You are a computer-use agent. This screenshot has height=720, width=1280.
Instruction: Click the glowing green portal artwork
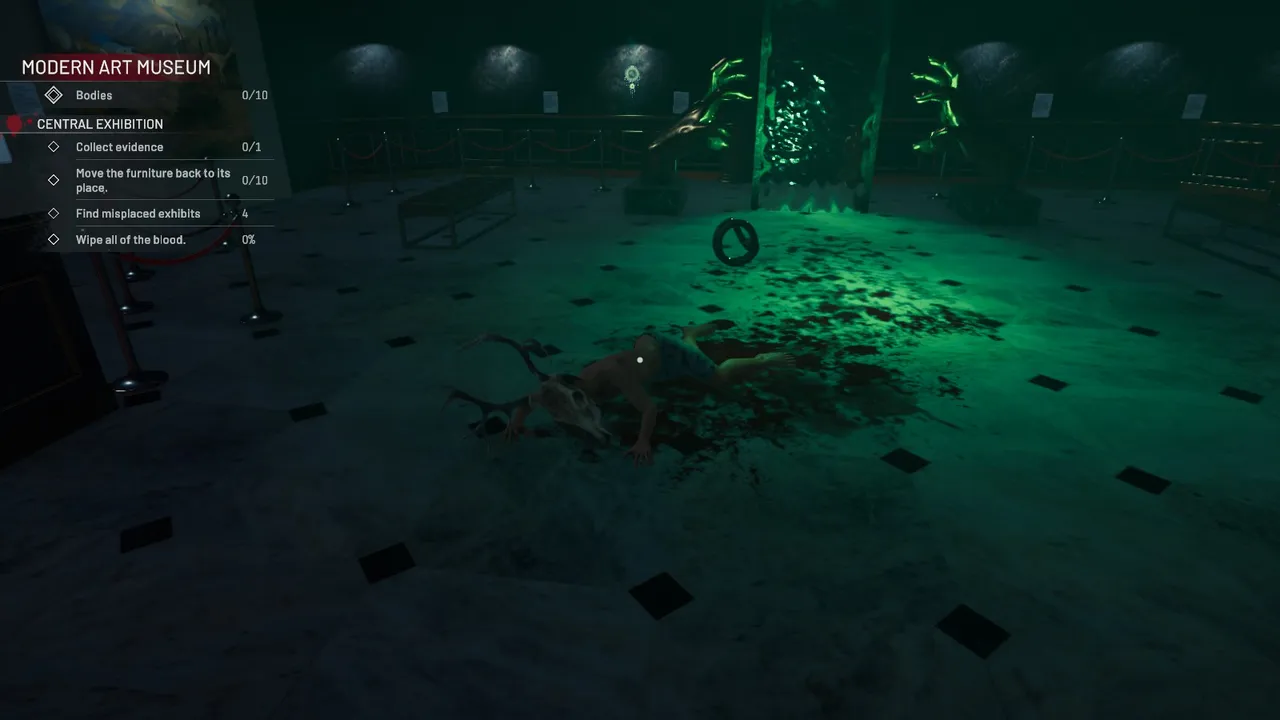(800, 120)
